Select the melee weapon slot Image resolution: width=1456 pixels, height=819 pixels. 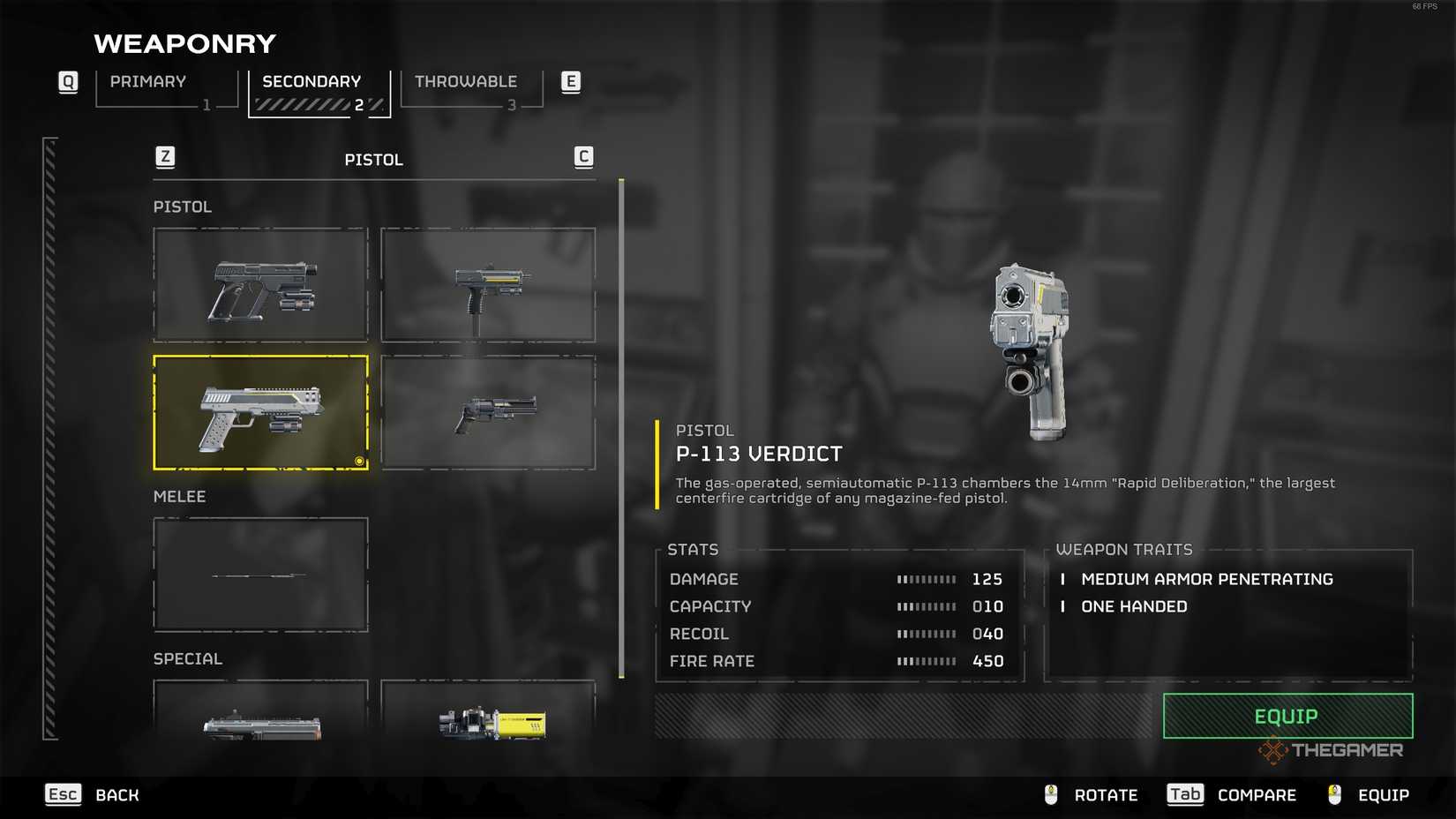coord(260,575)
